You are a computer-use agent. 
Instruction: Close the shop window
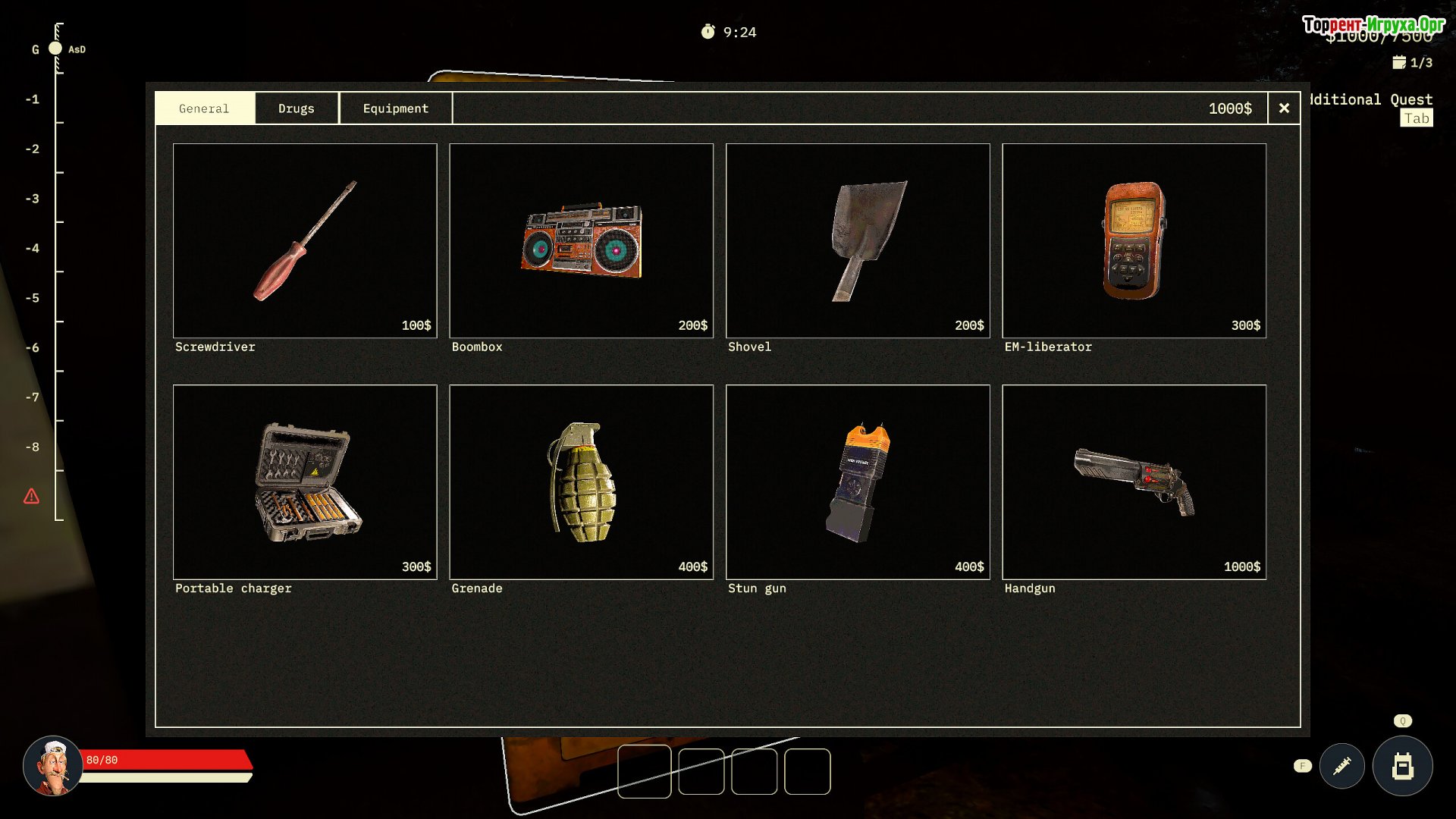click(x=1284, y=108)
